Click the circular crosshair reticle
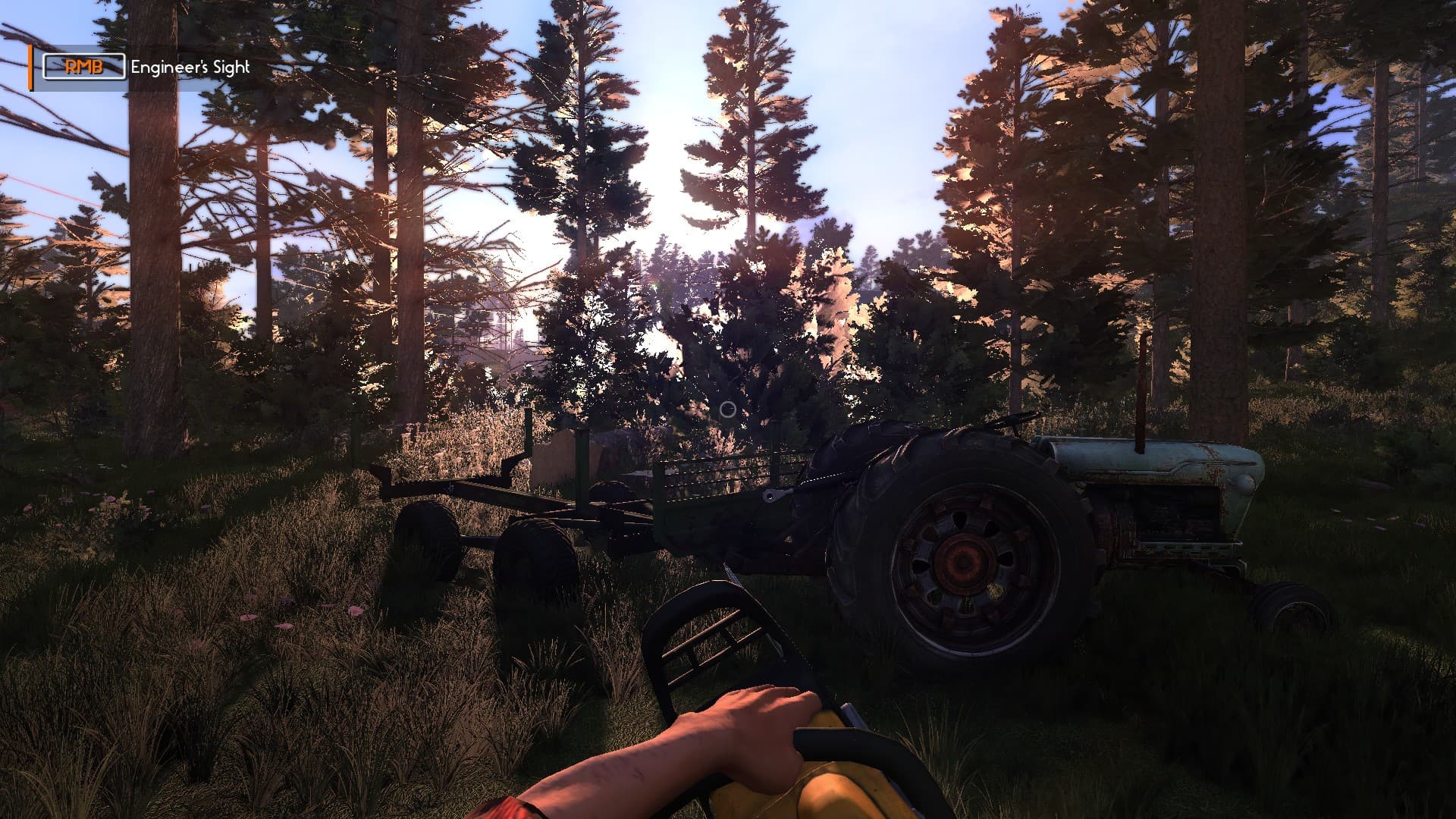This screenshot has width=1456, height=819. (x=727, y=409)
